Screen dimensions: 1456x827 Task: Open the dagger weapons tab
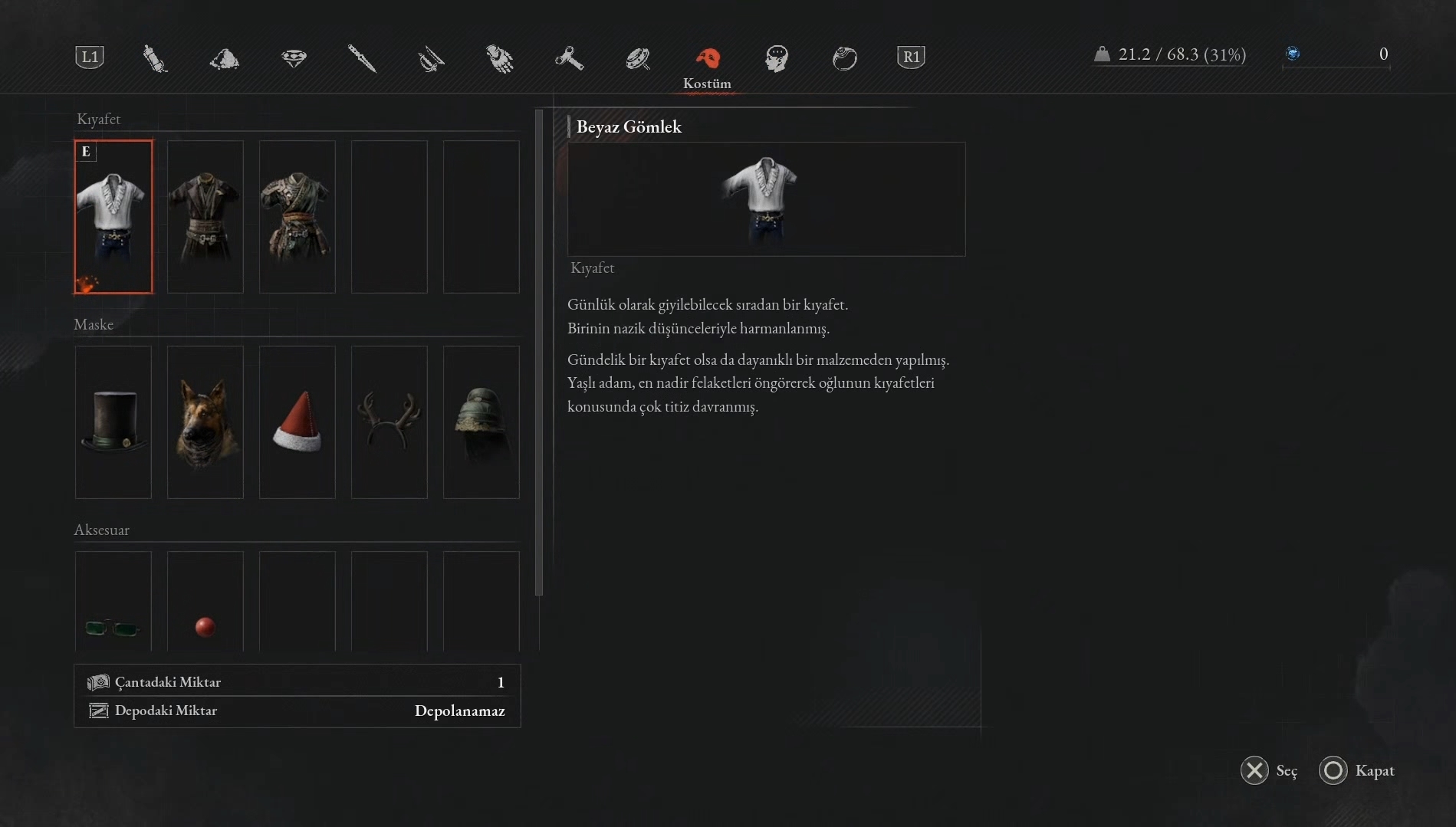pos(362,58)
